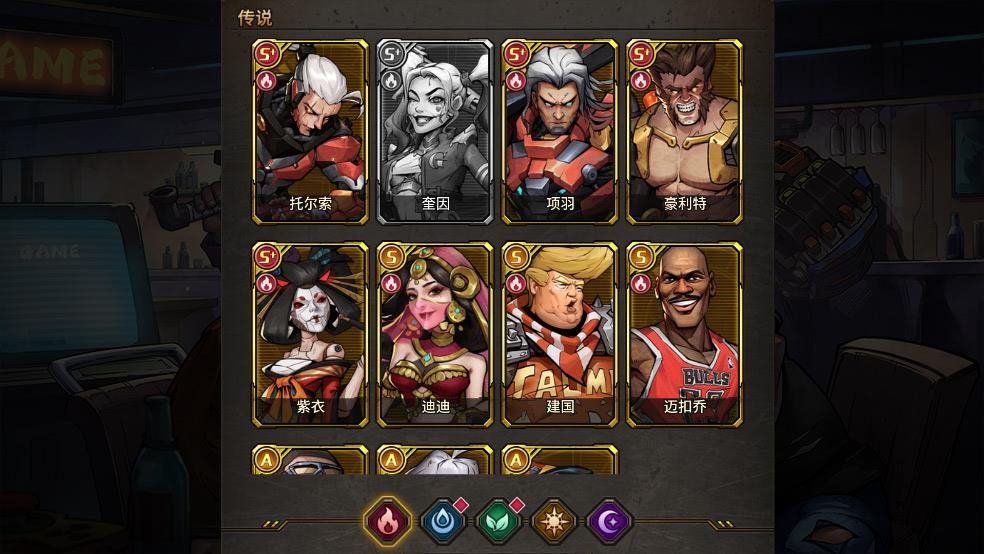Image resolution: width=984 pixels, height=554 pixels.
Task: Choose the greyed-out 奎因 hero card
Action: pos(435,132)
